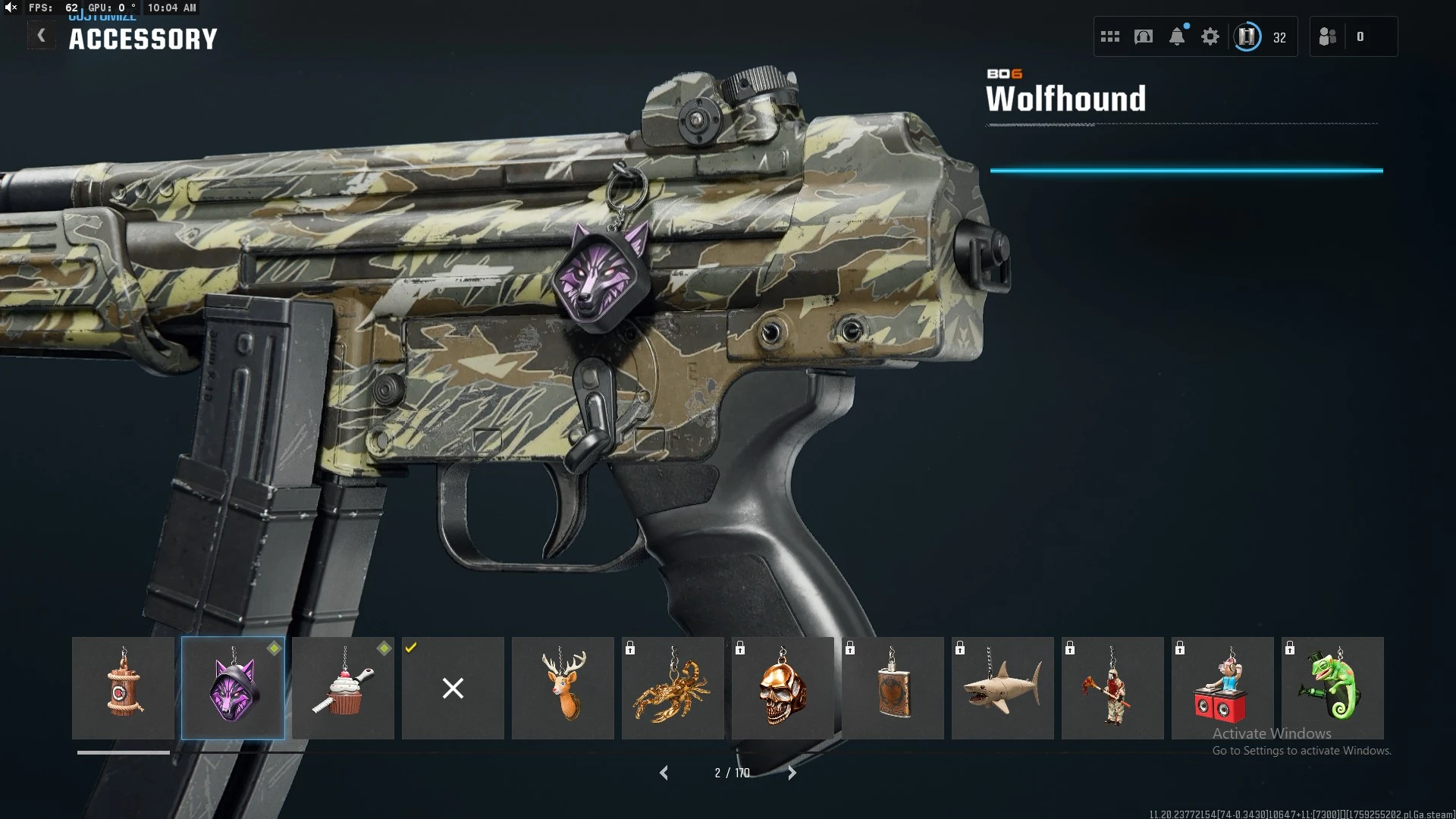Select the no-accessory X slot

453,688
